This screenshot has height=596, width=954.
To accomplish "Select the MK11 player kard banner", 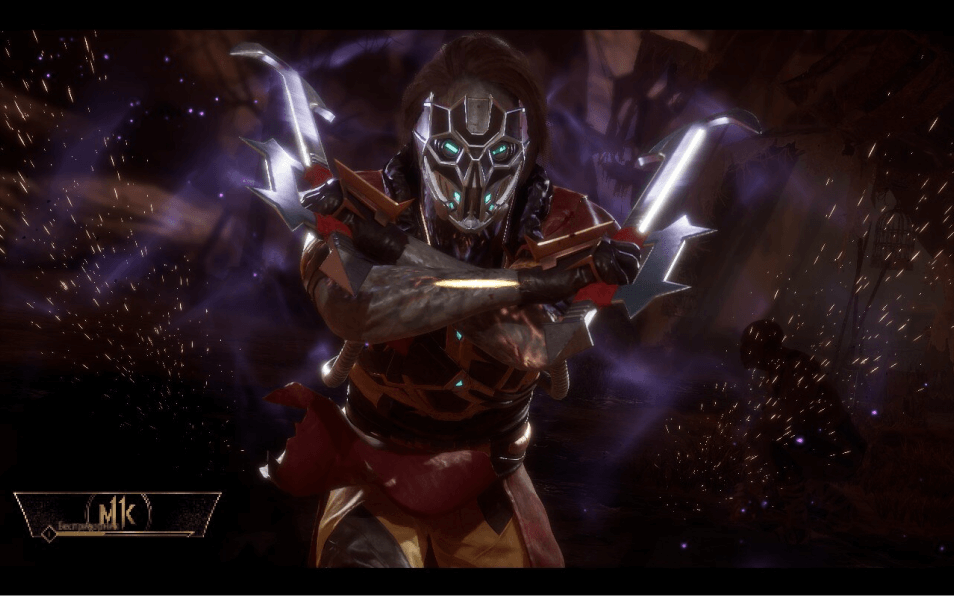I will pos(117,516).
